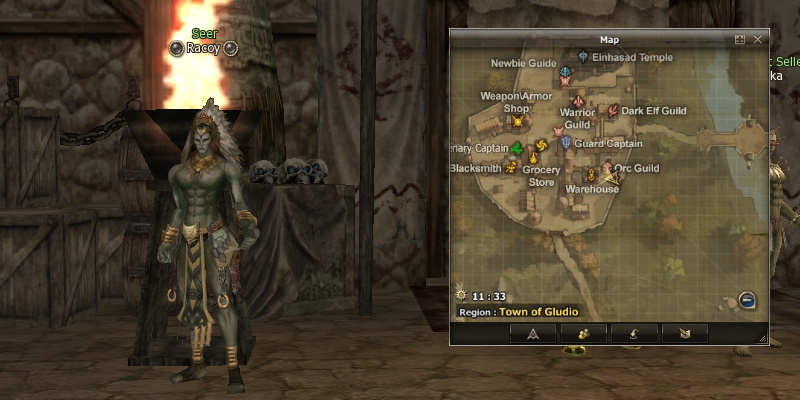
Task: Click the fourth bottom map toolbar button
Action: click(x=684, y=334)
